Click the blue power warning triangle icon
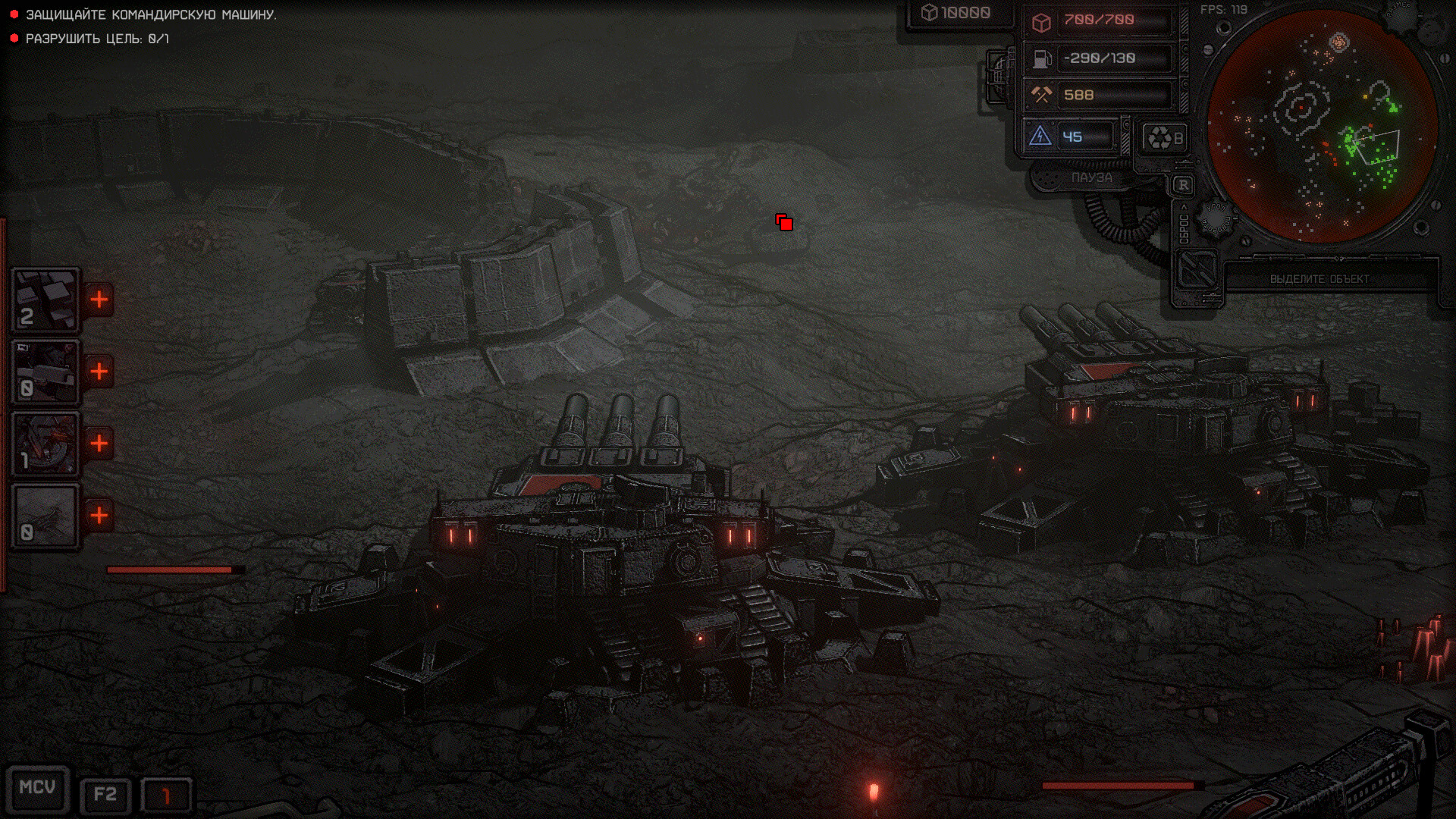The height and width of the screenshot is (819, 1456). (1041, 135)
